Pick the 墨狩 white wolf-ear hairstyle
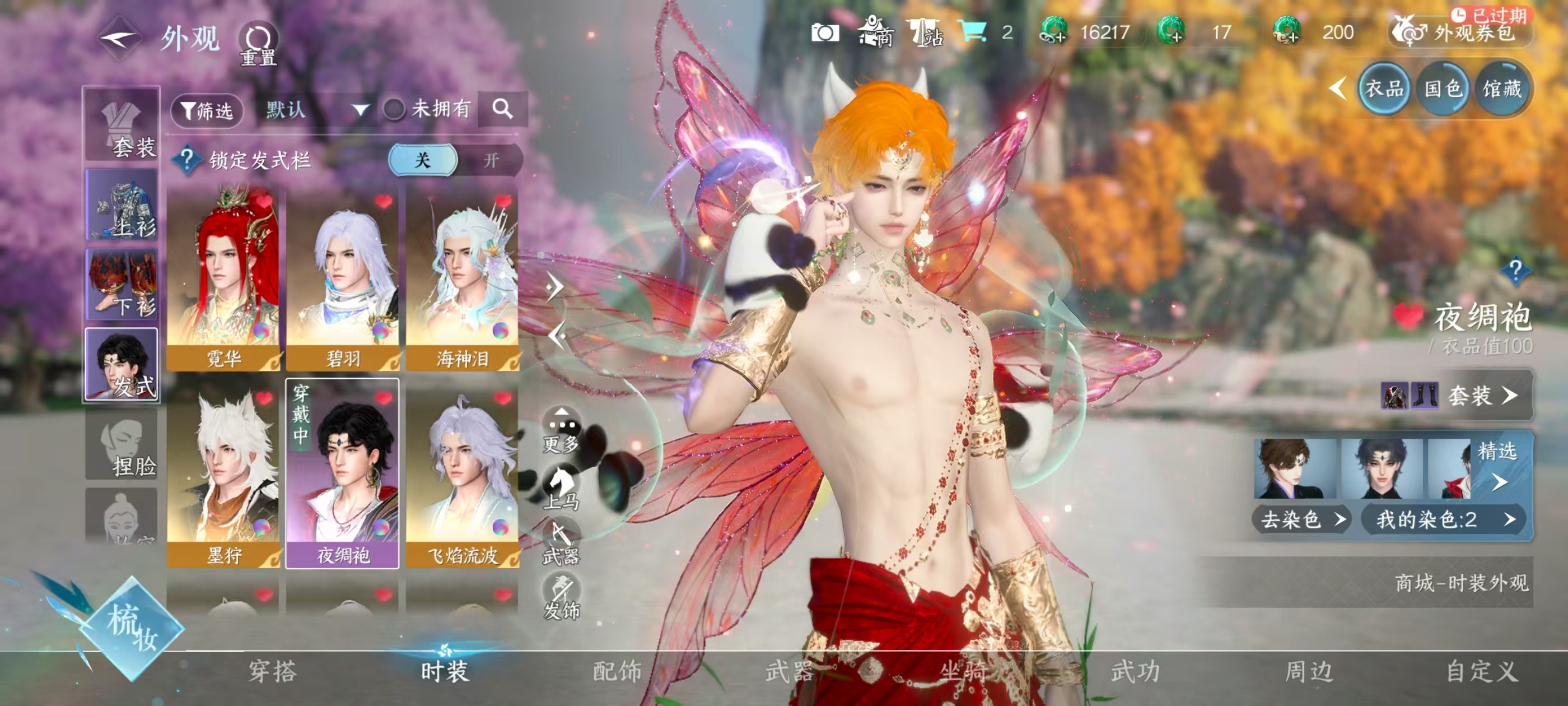The height and width of the screenshot is (706, 1568). [223, 474]
